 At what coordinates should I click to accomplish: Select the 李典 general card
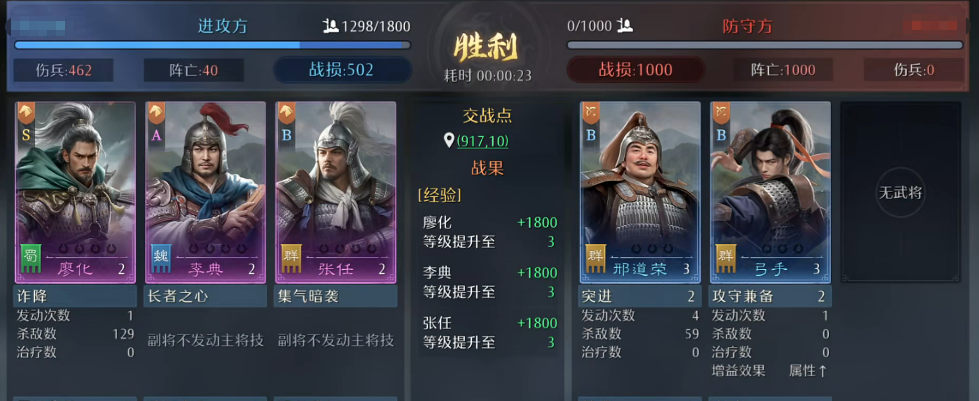[x=205, y=190]
